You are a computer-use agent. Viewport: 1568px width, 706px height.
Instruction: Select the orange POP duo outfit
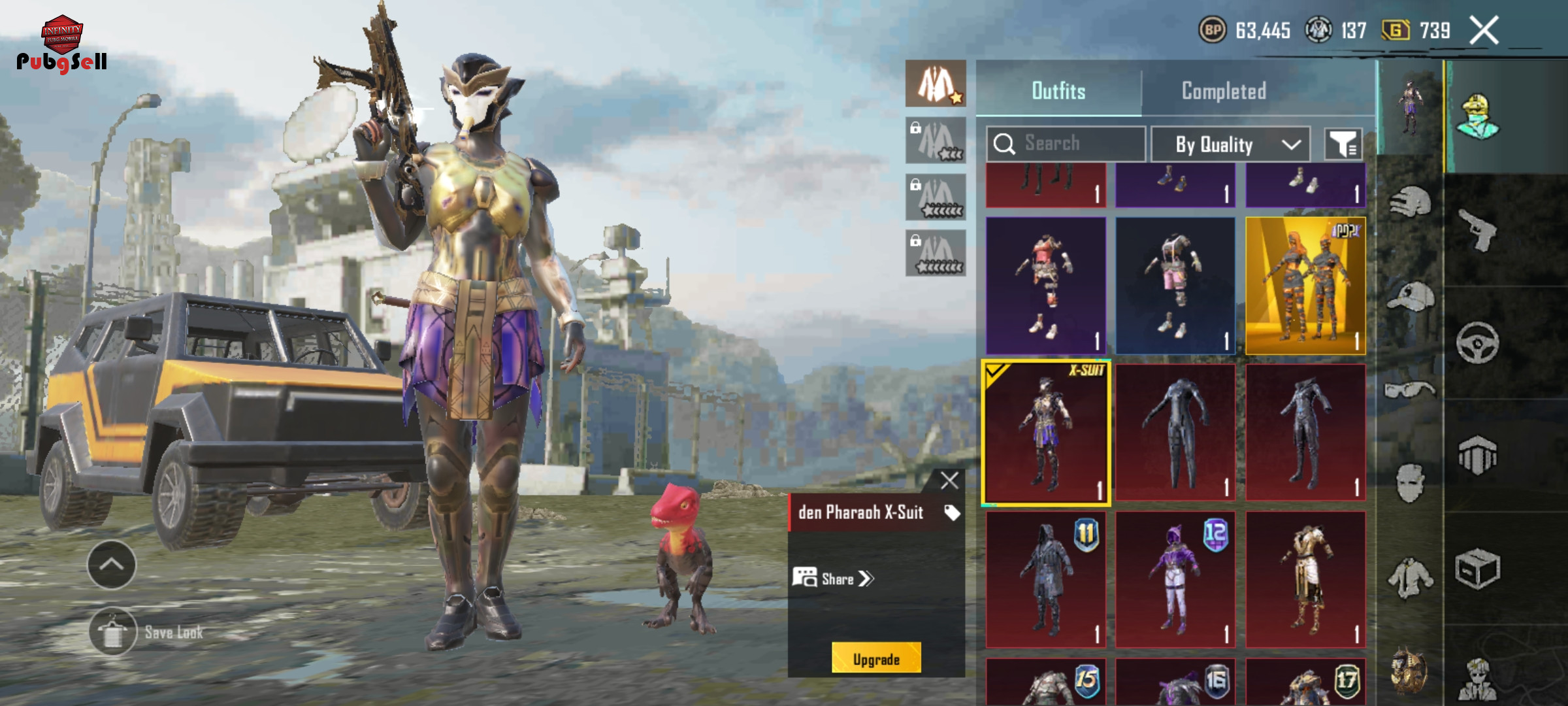click(x=1305, y=286)
